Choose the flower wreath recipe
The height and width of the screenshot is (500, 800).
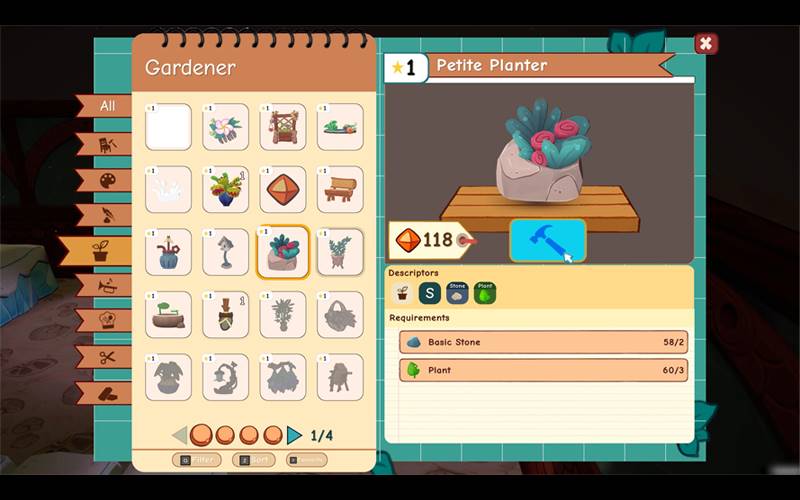(x=225, y=127)
